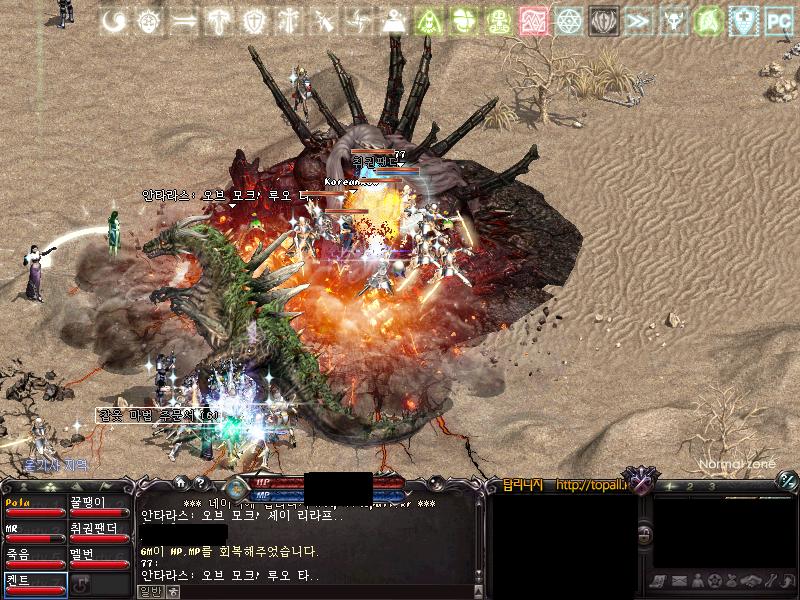Open the wrench settings icon
Screen dimensions: 800x600
tap(773, 580)
